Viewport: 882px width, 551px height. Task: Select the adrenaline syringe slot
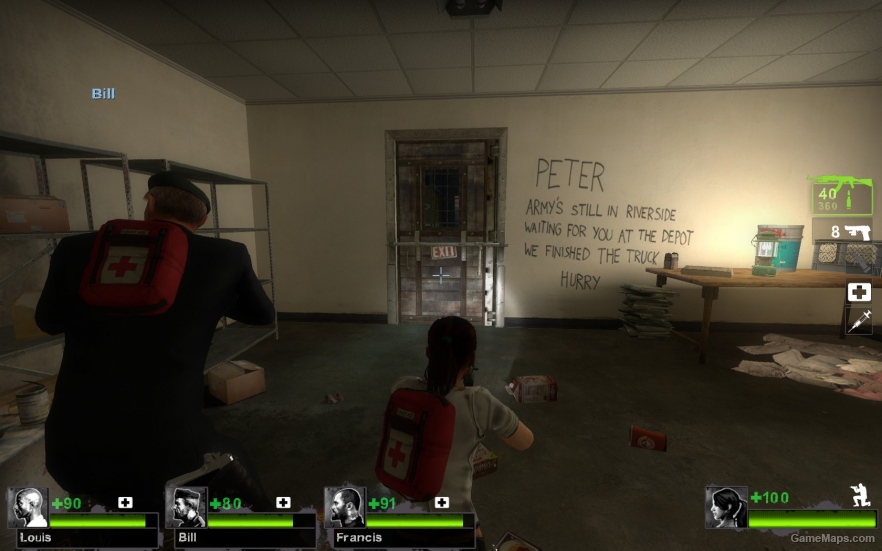[x=858, y=321]
